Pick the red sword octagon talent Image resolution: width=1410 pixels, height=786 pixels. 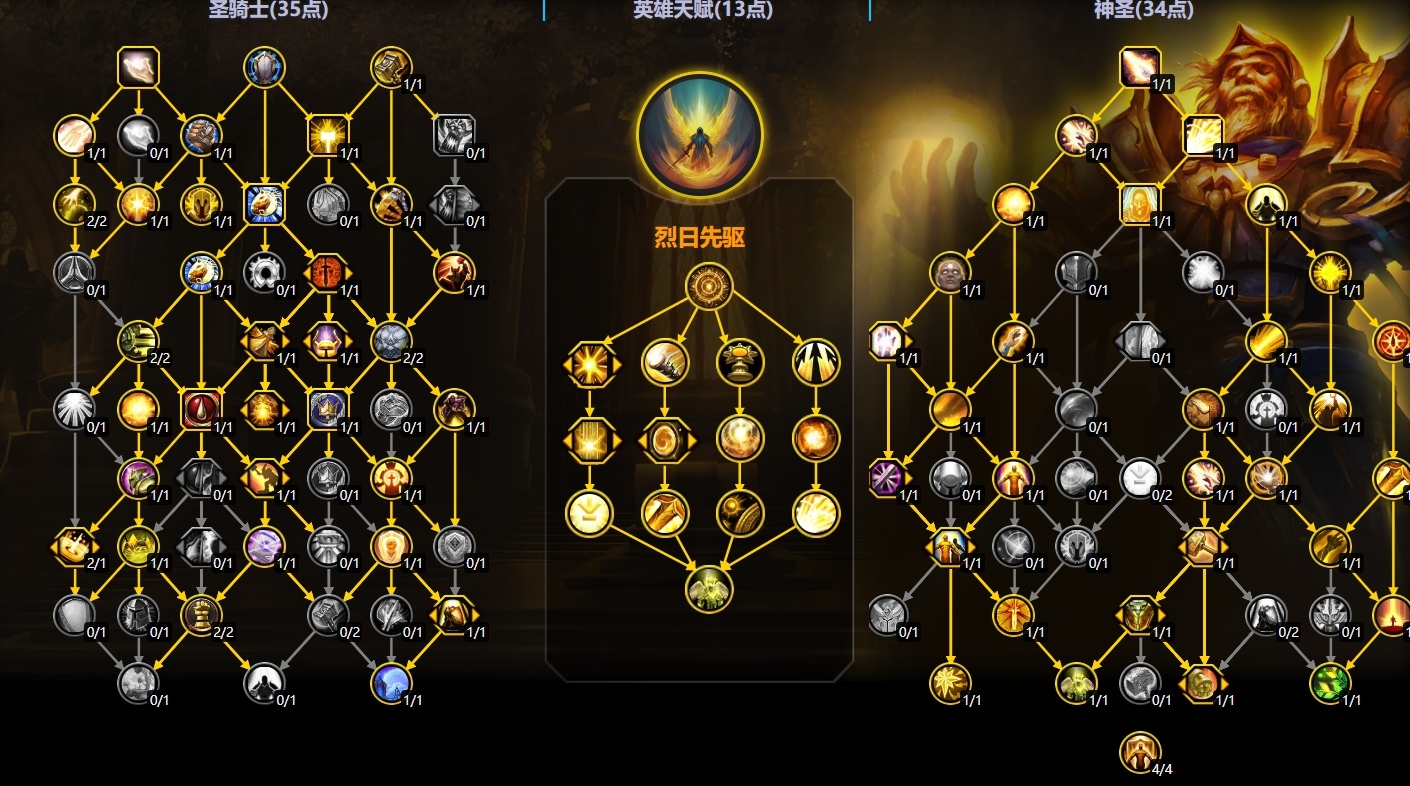click(328, 272)
